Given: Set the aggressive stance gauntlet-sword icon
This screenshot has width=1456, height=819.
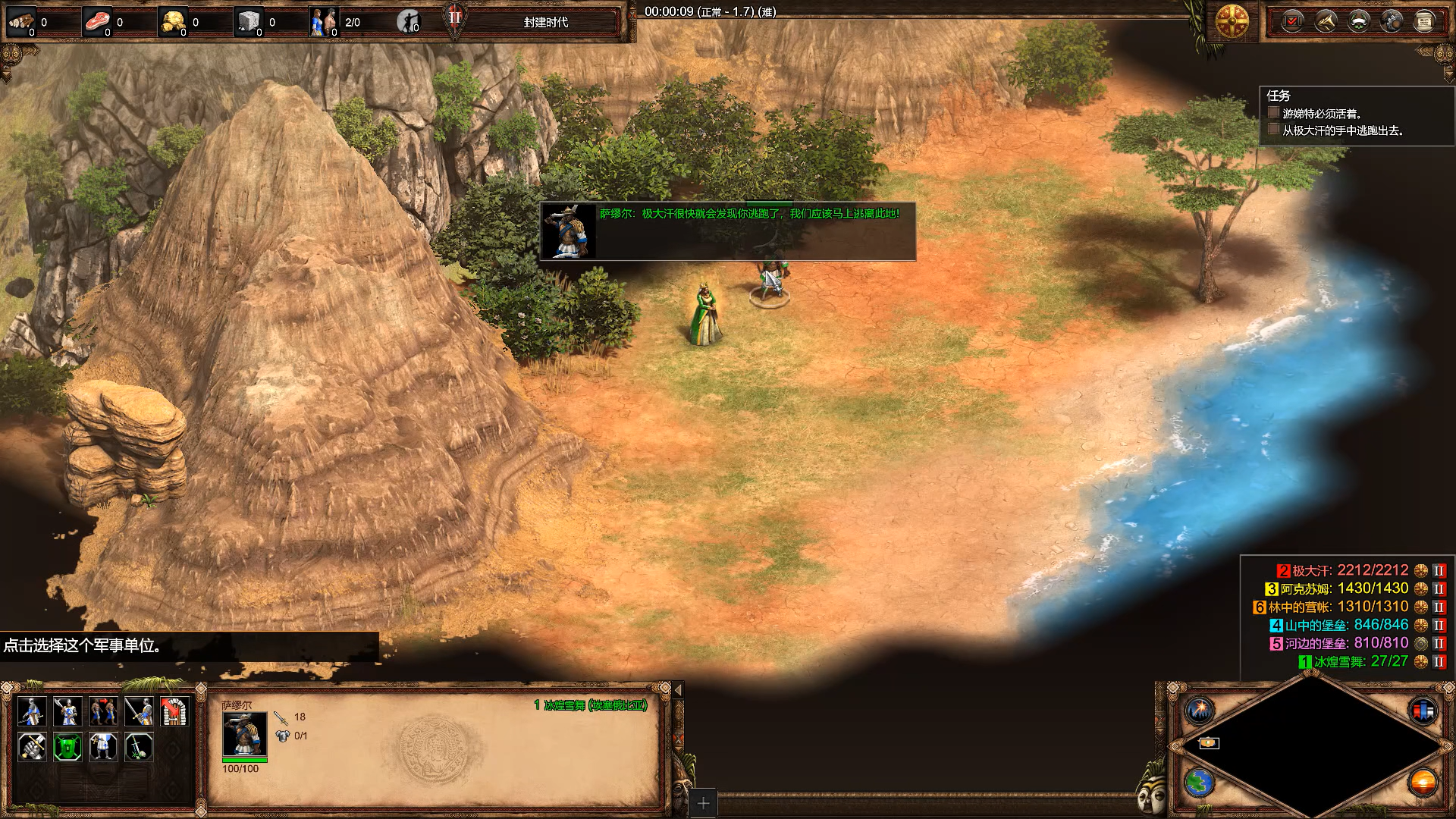Looking at the screenshot, I should point(32,747).
